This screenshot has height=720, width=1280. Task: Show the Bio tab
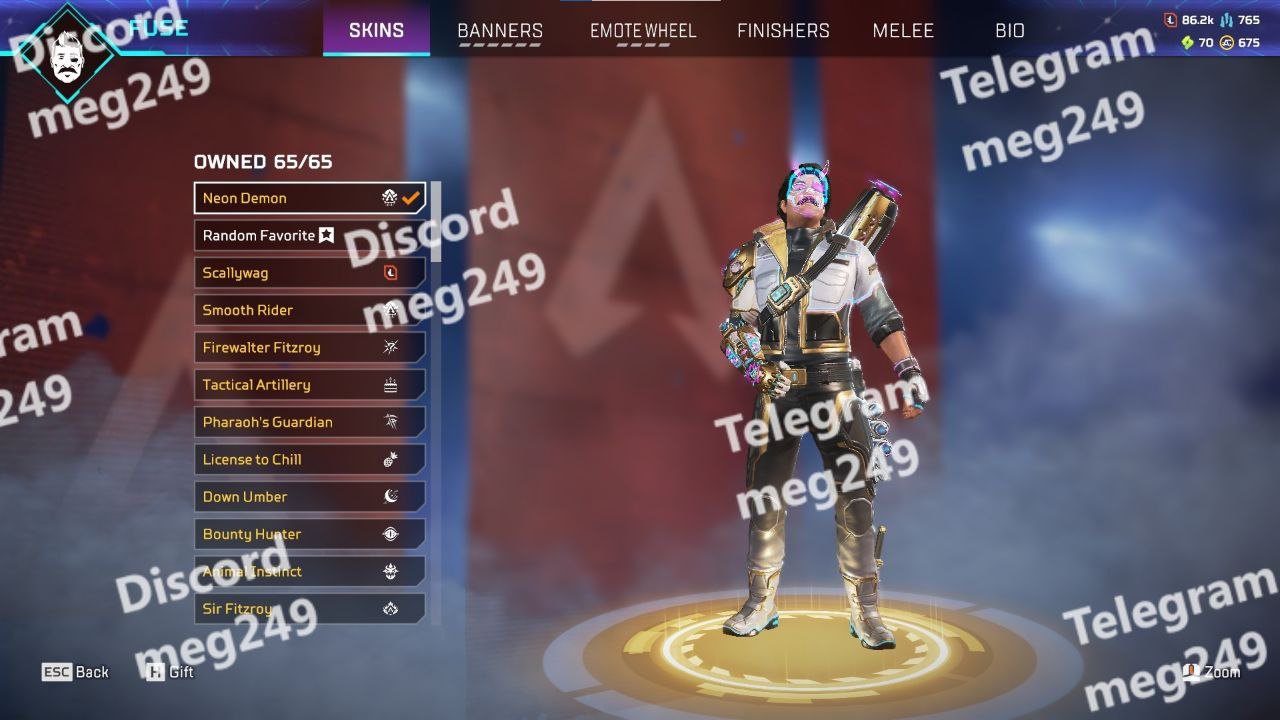coord(1010,31)
